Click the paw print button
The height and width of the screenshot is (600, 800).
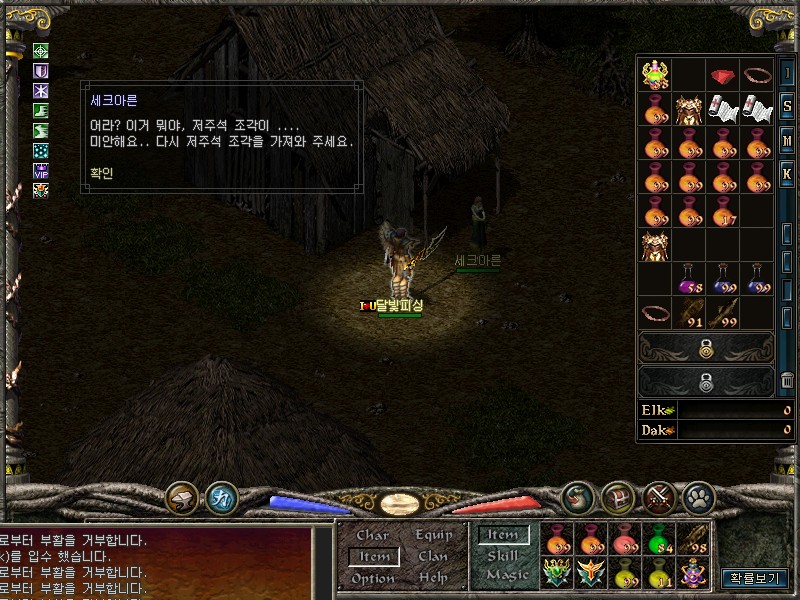(696, 497)
